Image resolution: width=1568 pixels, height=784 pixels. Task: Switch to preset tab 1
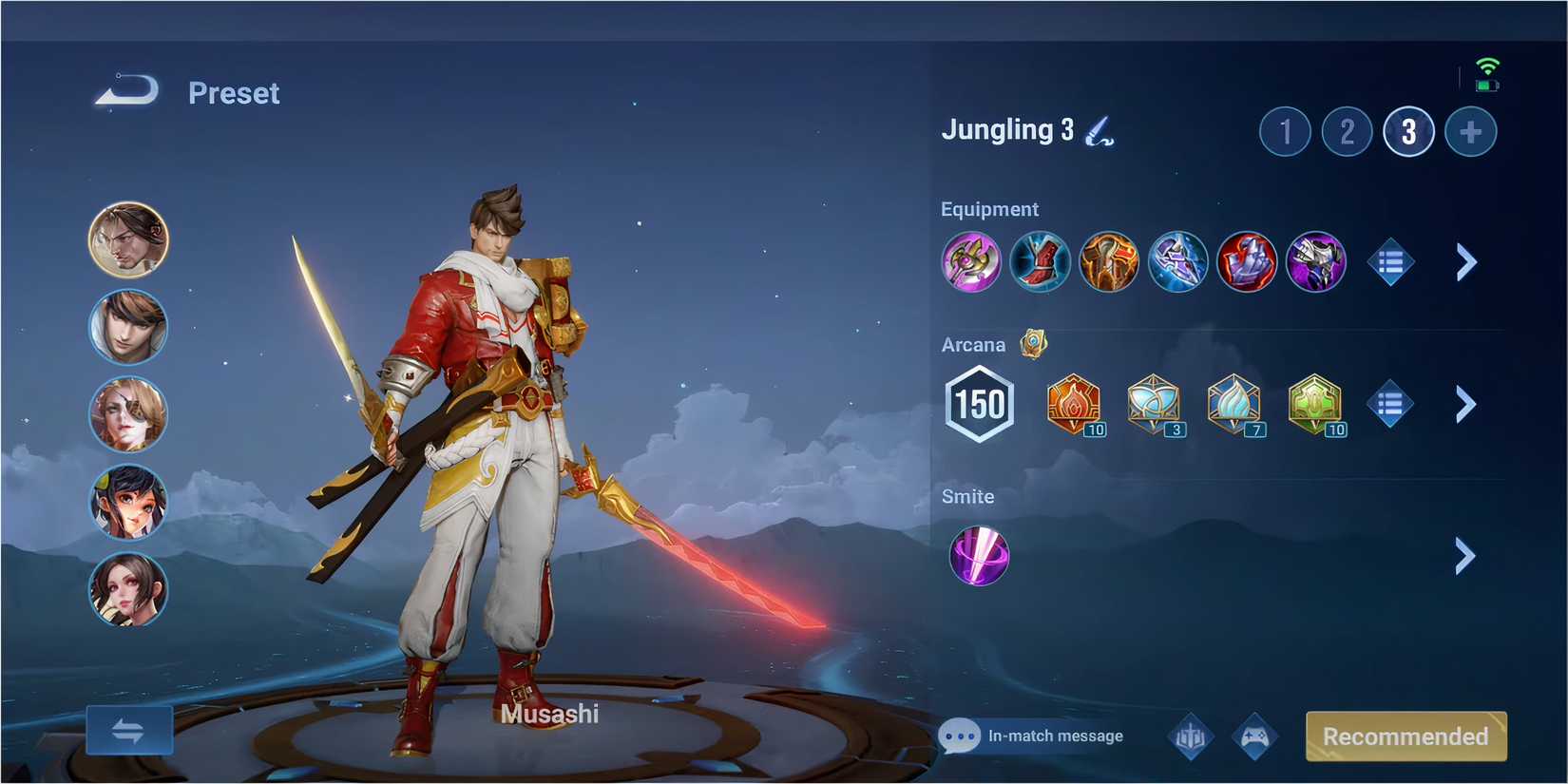point(1286,131)
